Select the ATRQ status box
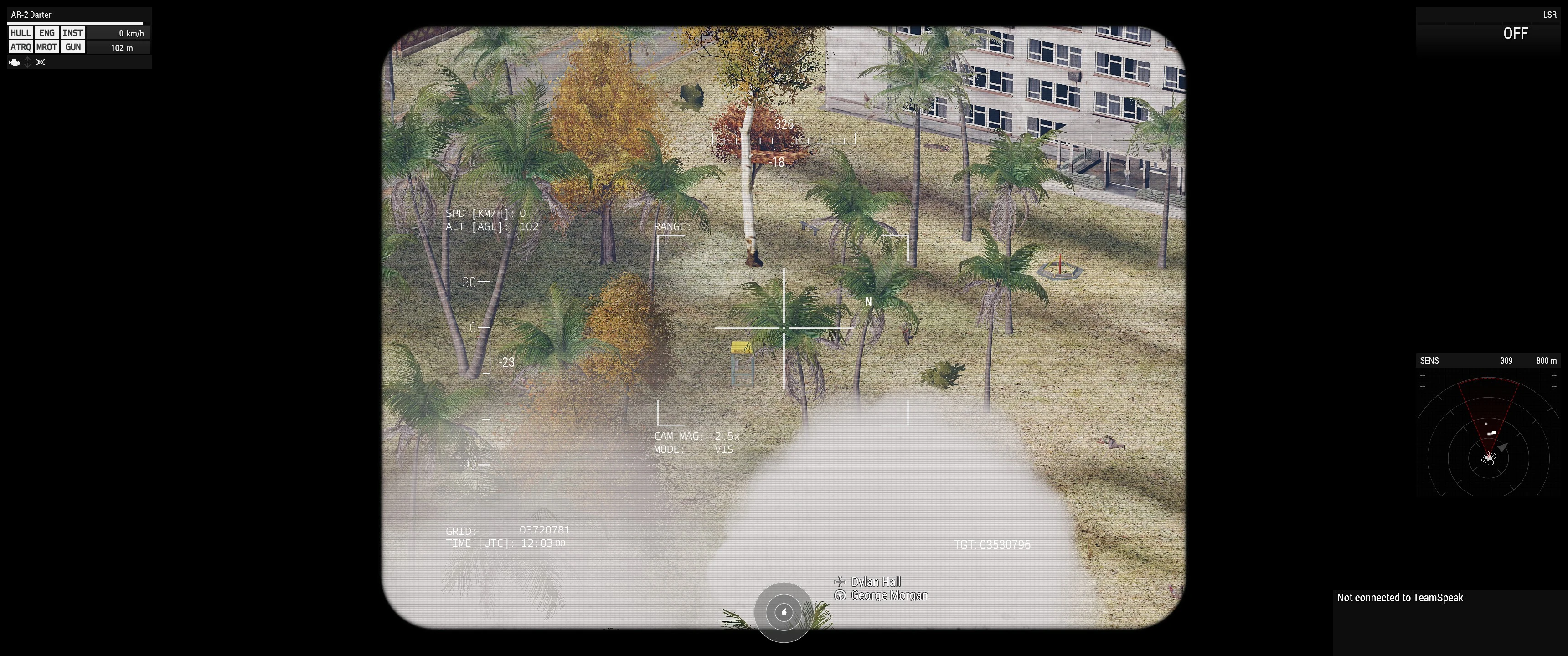 20,47
